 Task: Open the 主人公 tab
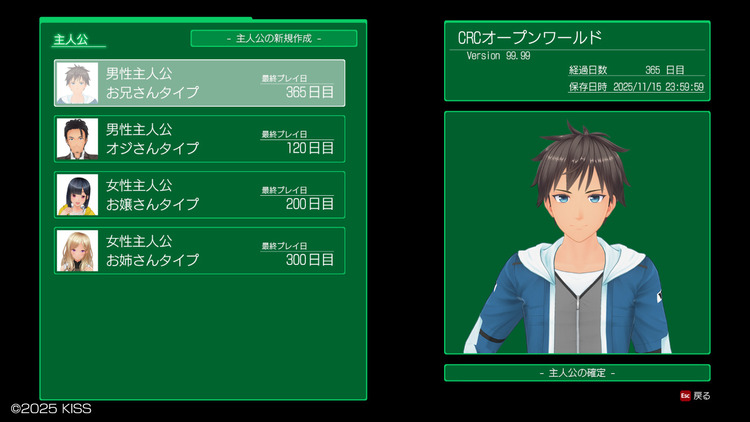pyautogui.click(x=71, y=40)
